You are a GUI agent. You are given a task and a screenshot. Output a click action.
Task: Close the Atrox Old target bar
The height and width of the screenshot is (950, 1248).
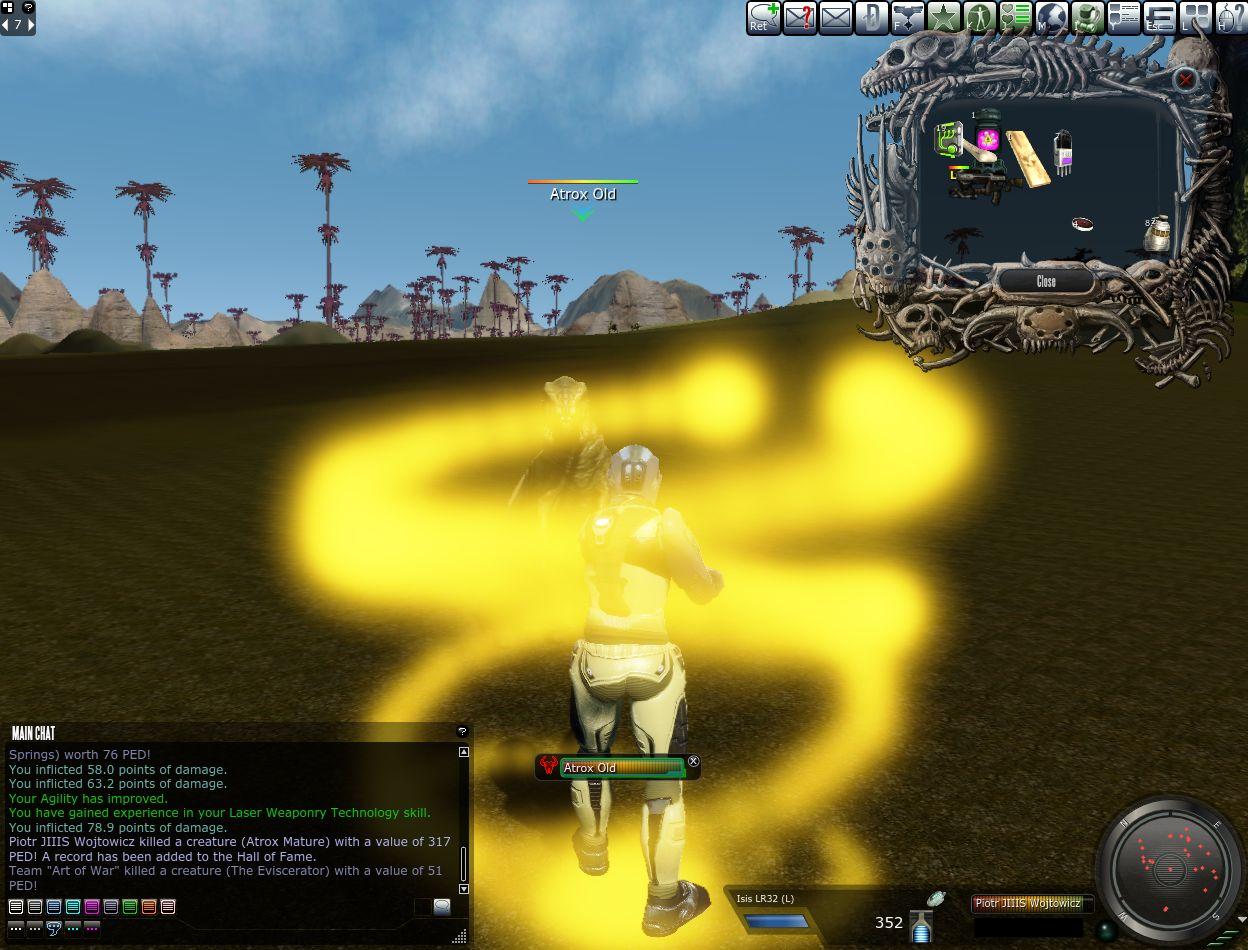(694, 762)
